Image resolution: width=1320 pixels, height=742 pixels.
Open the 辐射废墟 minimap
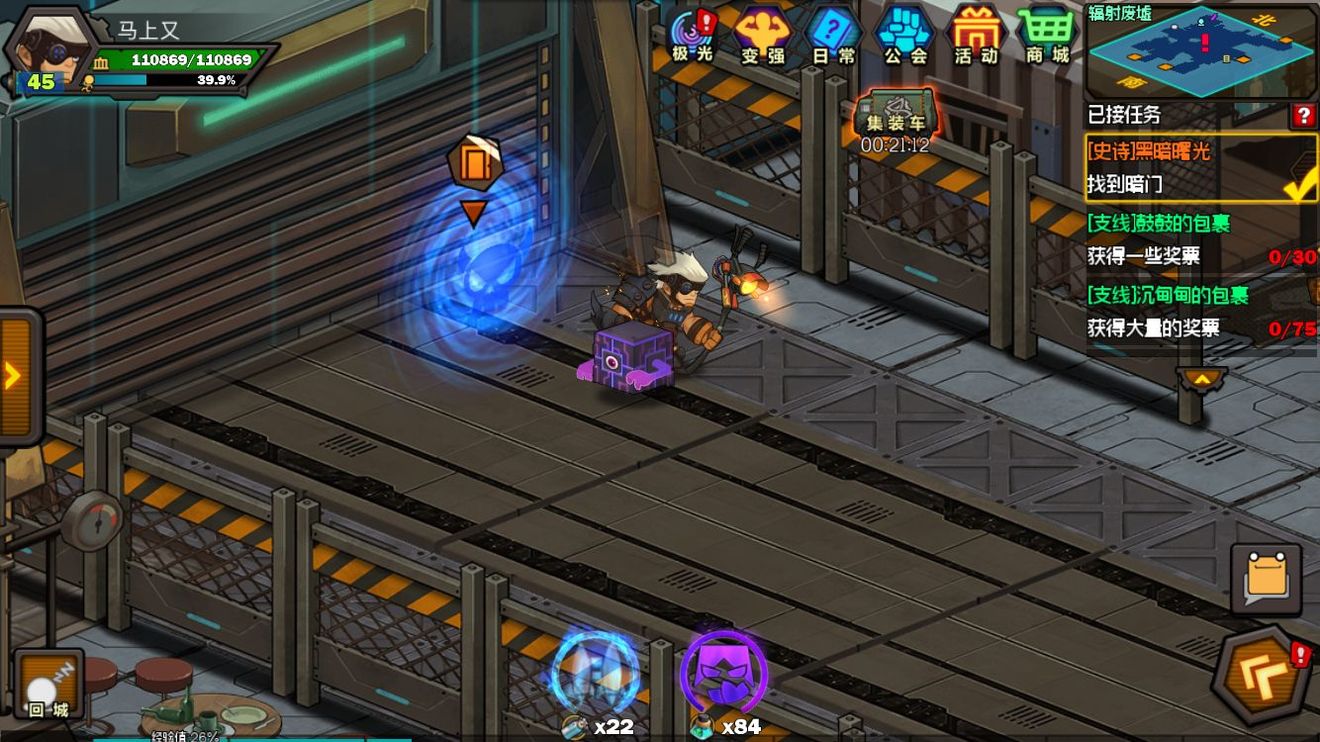1200,52
